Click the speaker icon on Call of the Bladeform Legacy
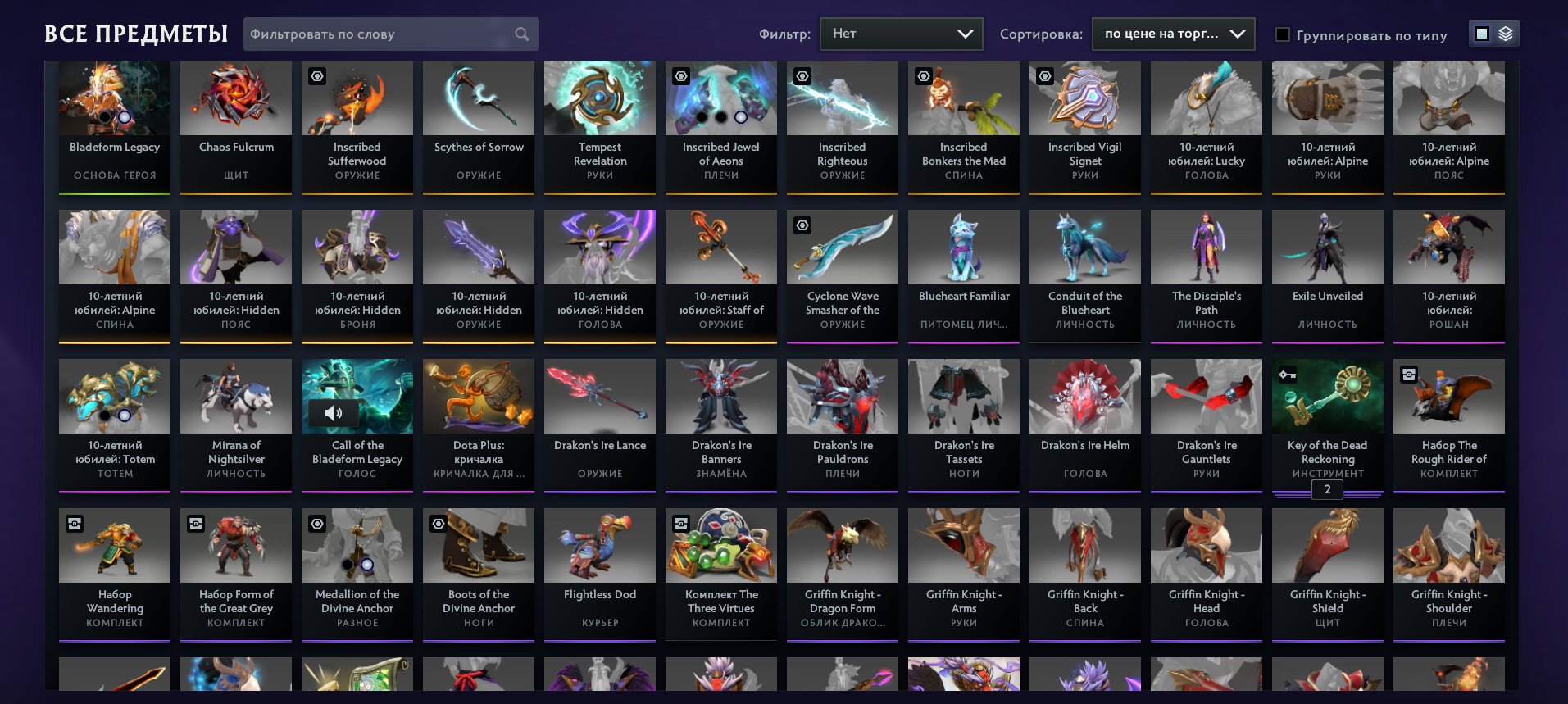This screenshot has height=704, width=1568. (334, 412)
